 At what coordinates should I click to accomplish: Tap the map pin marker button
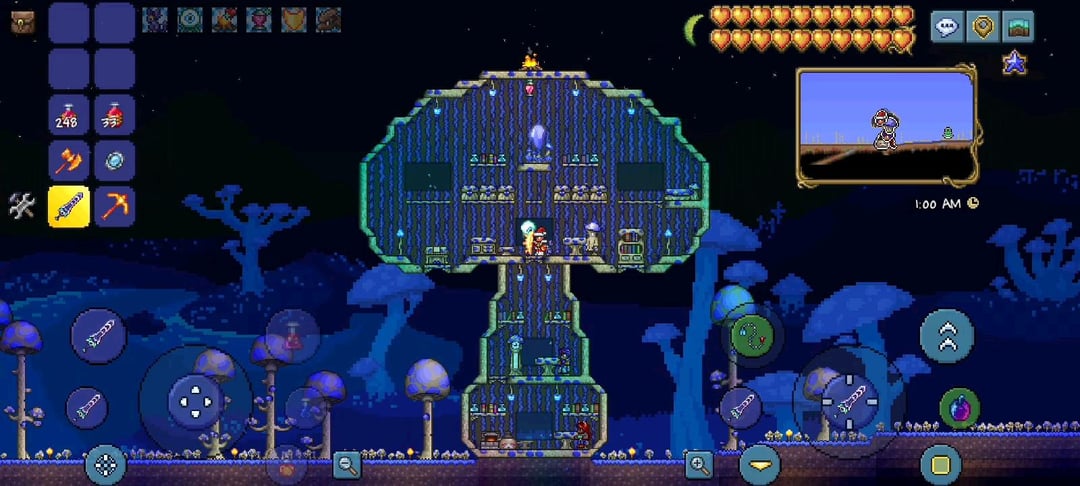click(983, 27)
